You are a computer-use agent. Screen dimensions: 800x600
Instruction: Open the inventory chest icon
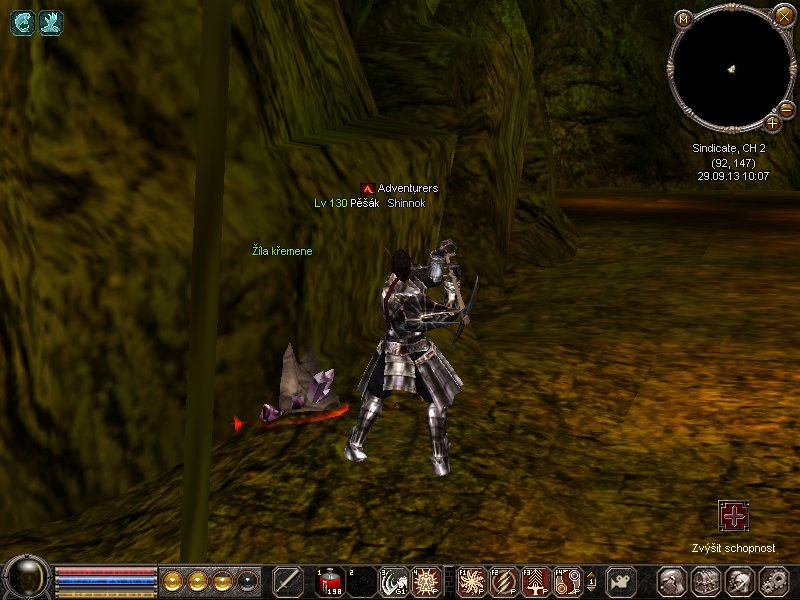coord(706,581)
